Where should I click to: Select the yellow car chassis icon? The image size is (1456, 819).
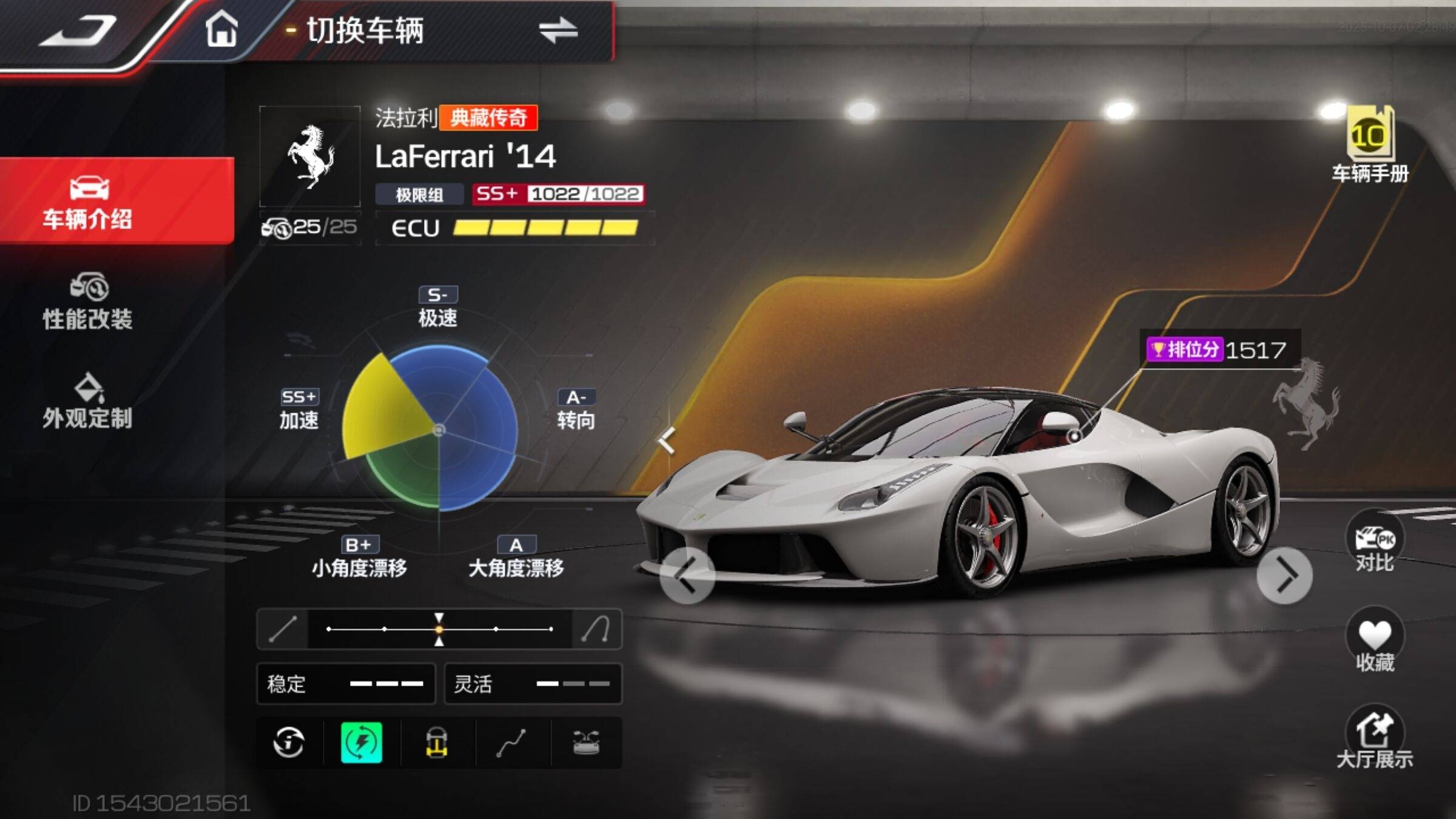coord(437,743)
